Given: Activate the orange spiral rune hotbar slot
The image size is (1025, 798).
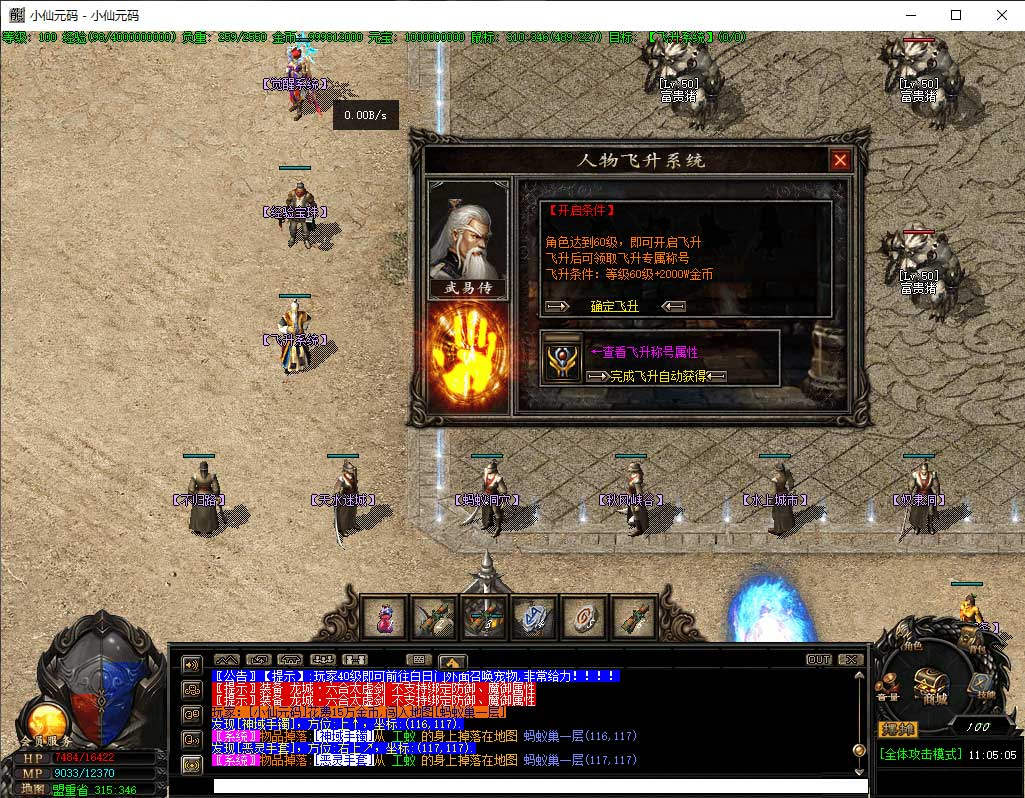Looking at the screenshot, I should [585, 618].
